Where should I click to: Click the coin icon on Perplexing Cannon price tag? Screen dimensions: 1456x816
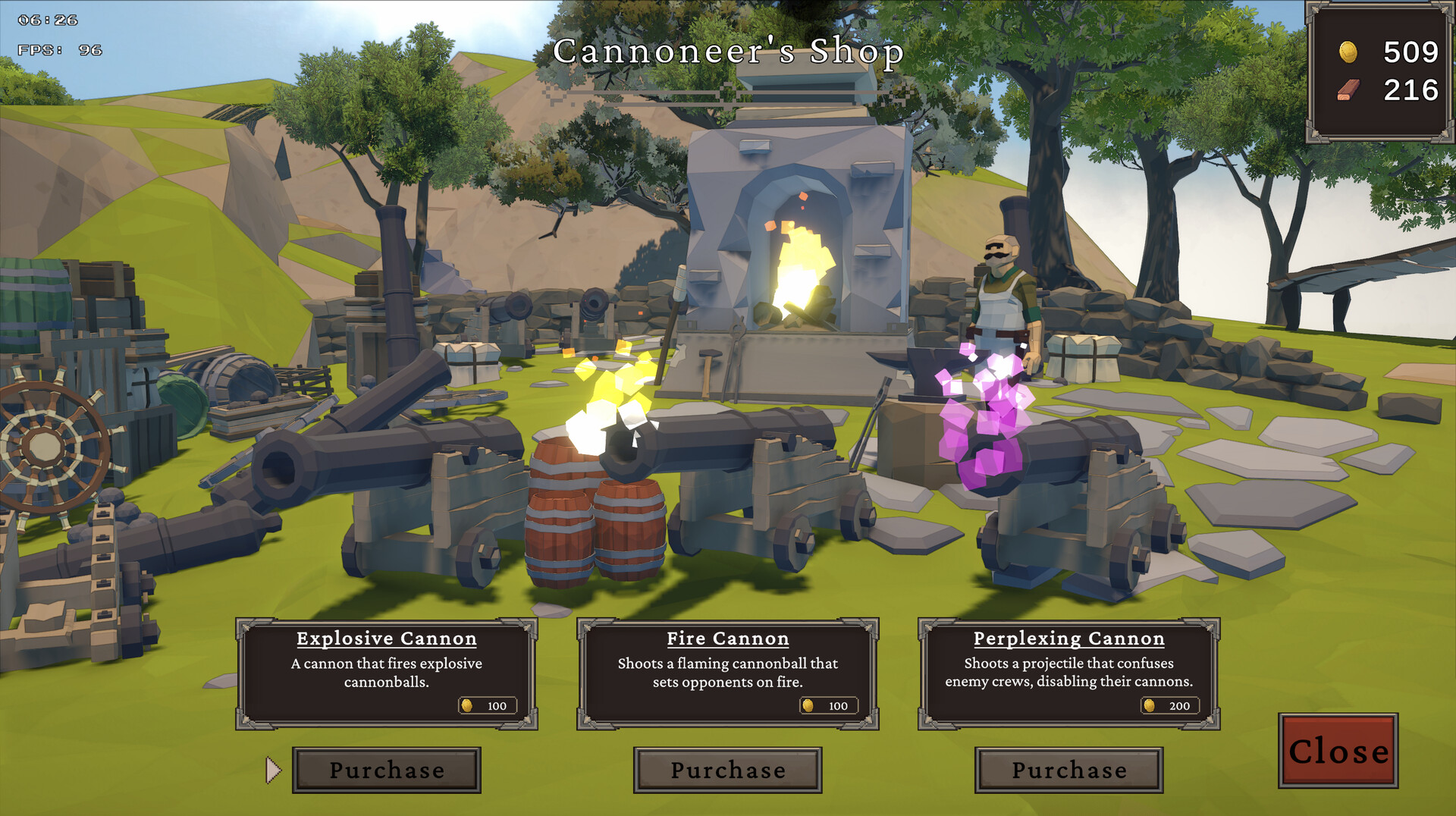pos(1149,706)
